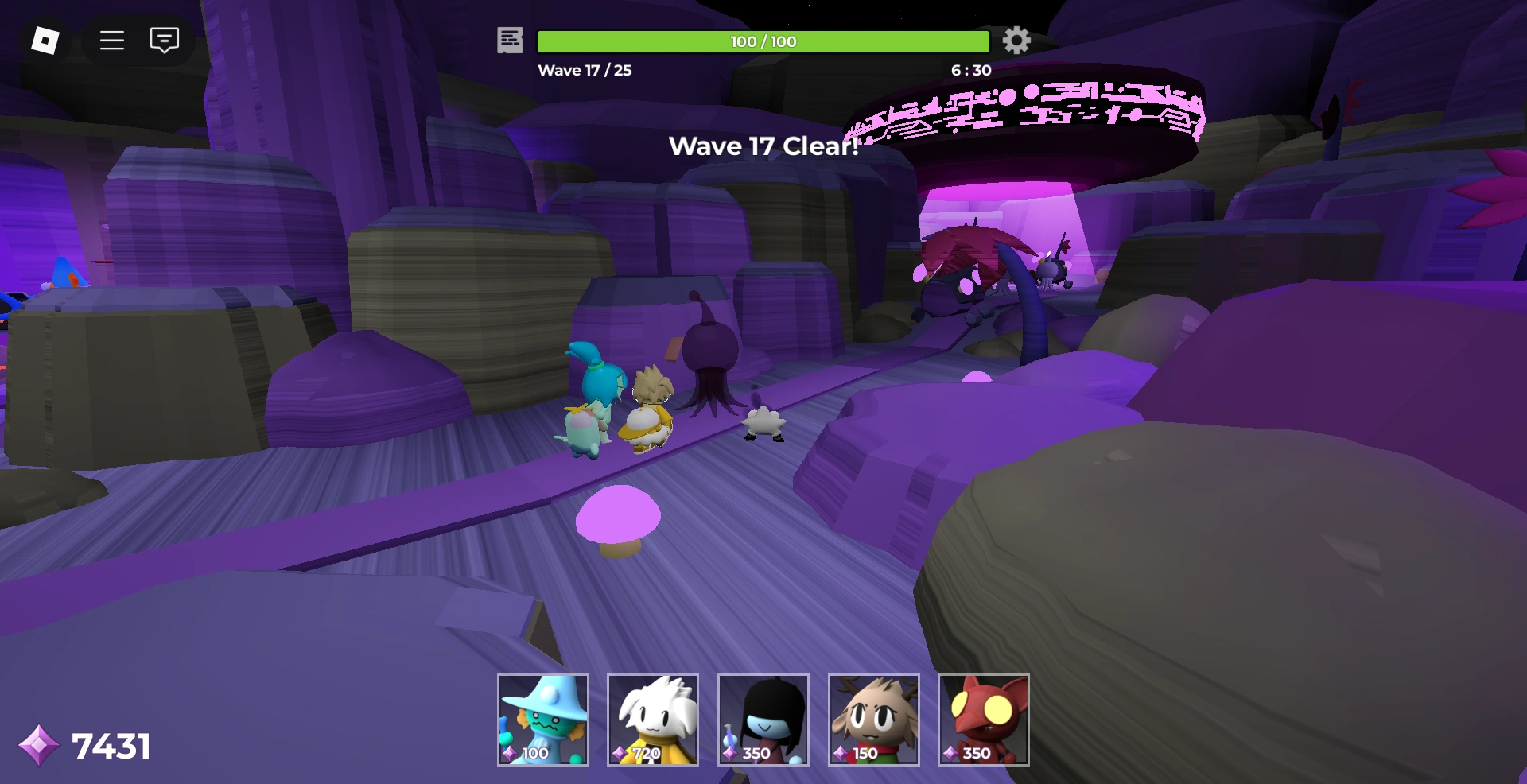Open the wave log scroll icon
The image size is (1527, 784).
pyautogui.click(x=510, y=41)
